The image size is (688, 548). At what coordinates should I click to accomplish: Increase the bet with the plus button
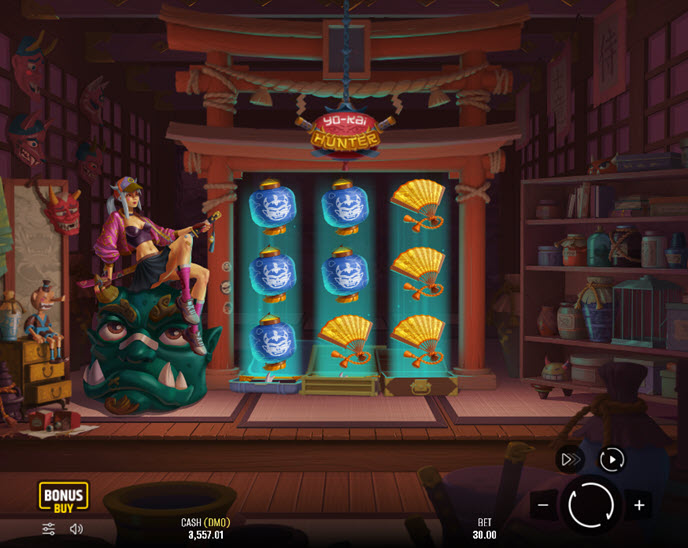[639, 505]
